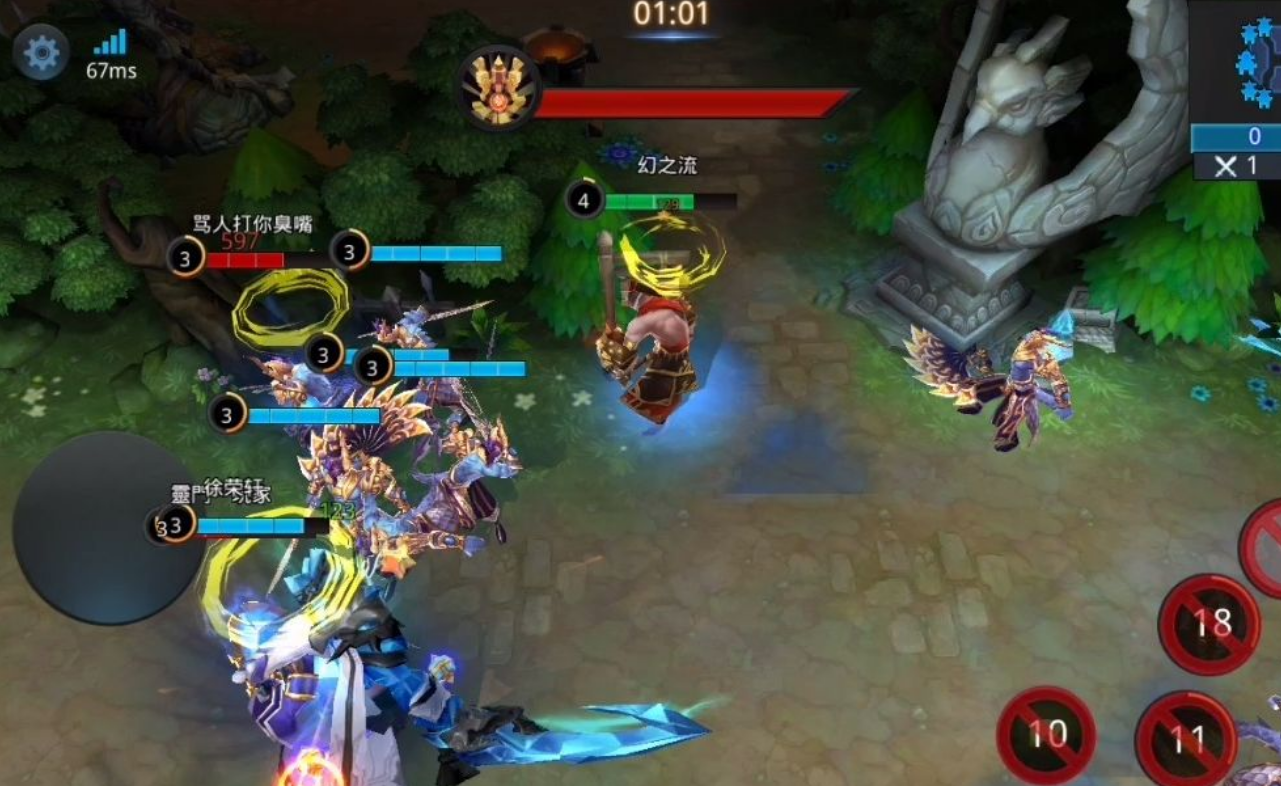Activate the skill showing 18 cooldown
This screenshot has height=786, width=1281.
(x=1209, y=625)
